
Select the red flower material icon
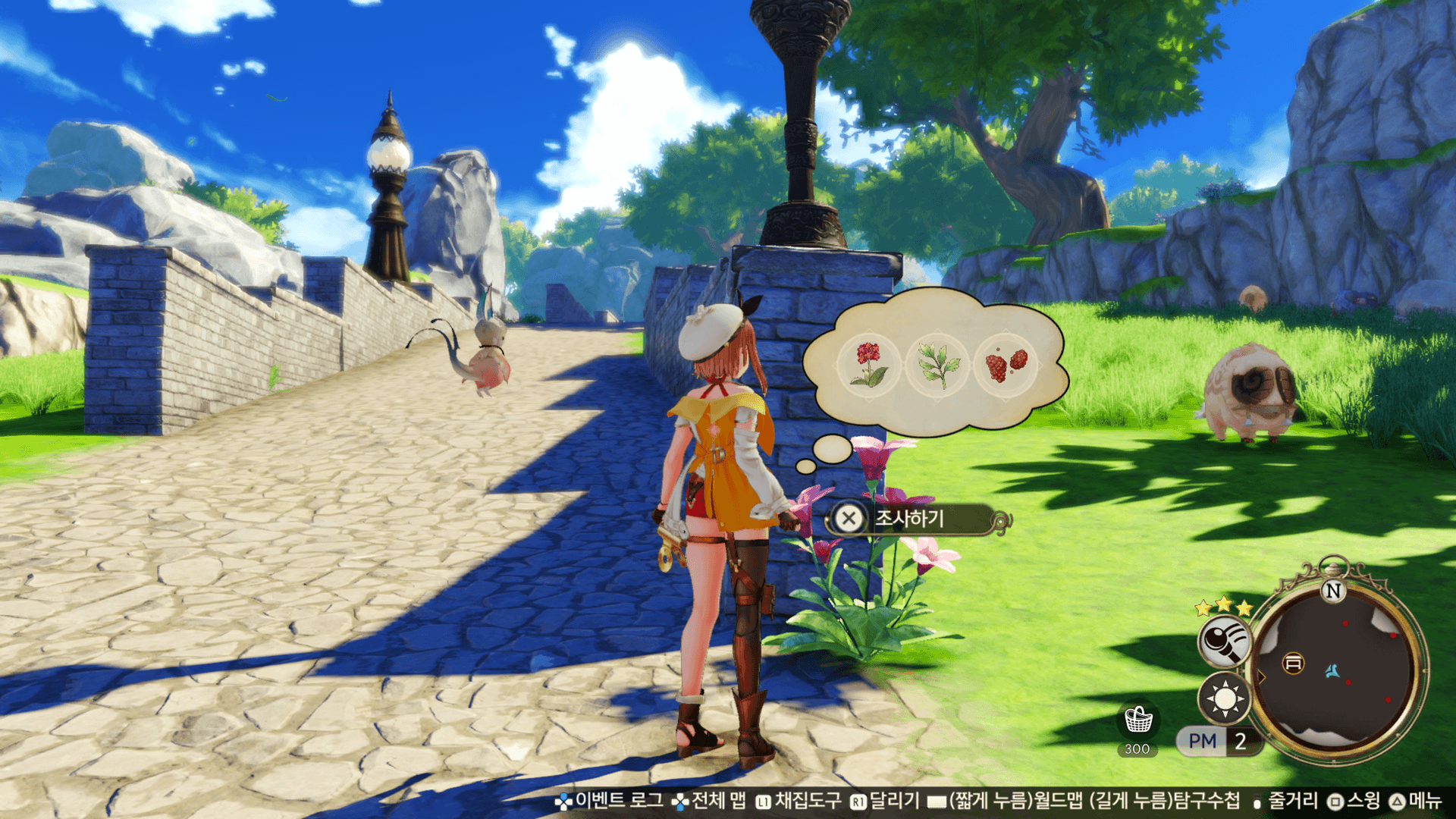pos(869,363)
